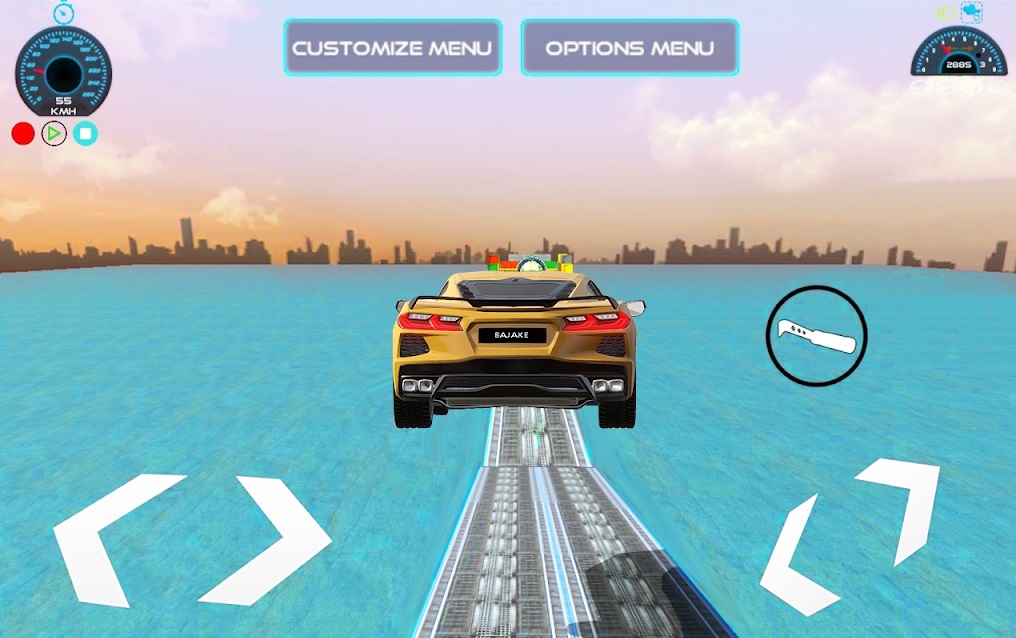Switch camera view with the camera icon
Screen dimensions: 1016x638
pyautogui.click(x=971, y=12)
